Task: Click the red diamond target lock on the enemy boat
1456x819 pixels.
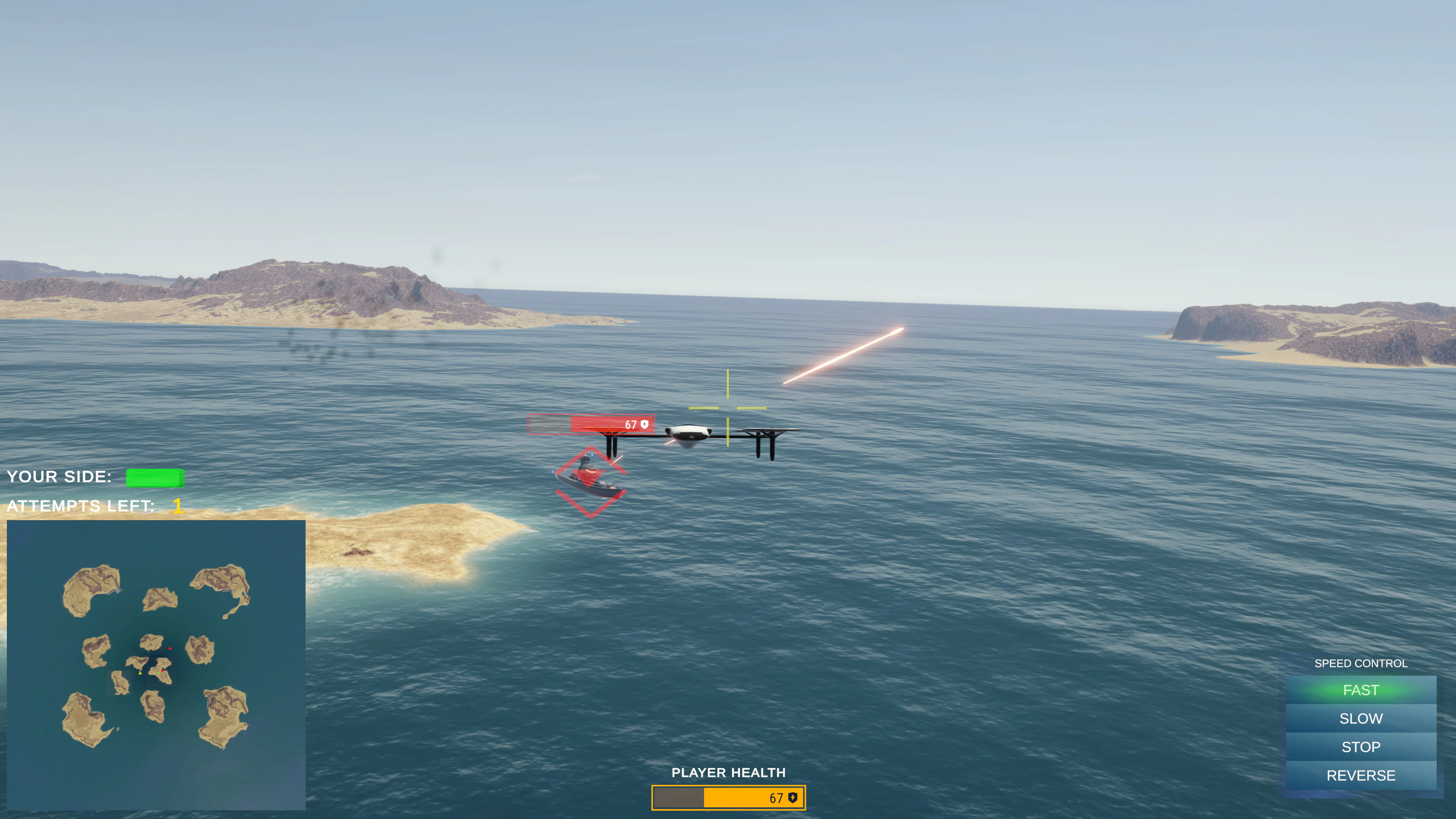Action: pos(590,482)
